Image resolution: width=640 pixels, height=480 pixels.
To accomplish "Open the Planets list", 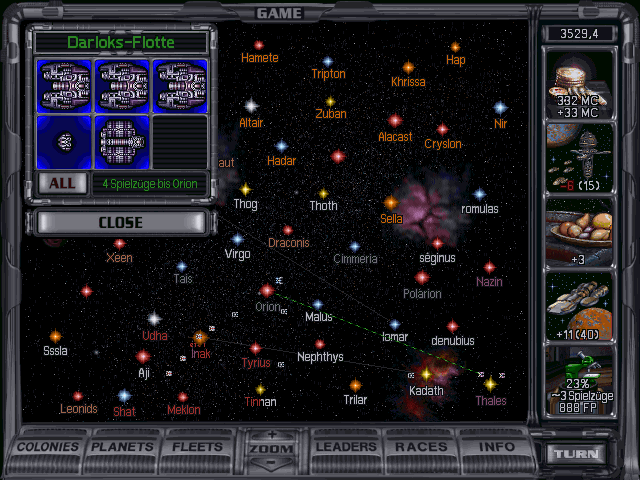I will pyautogui.click(x=125, y=447).
